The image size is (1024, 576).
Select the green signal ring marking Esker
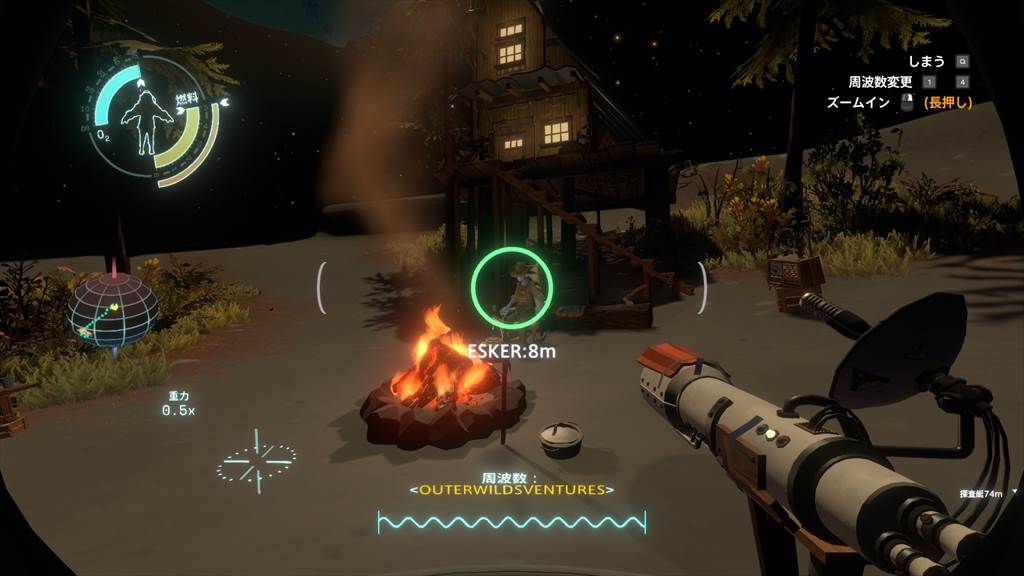pyautogui.click(x=509, y=286)
